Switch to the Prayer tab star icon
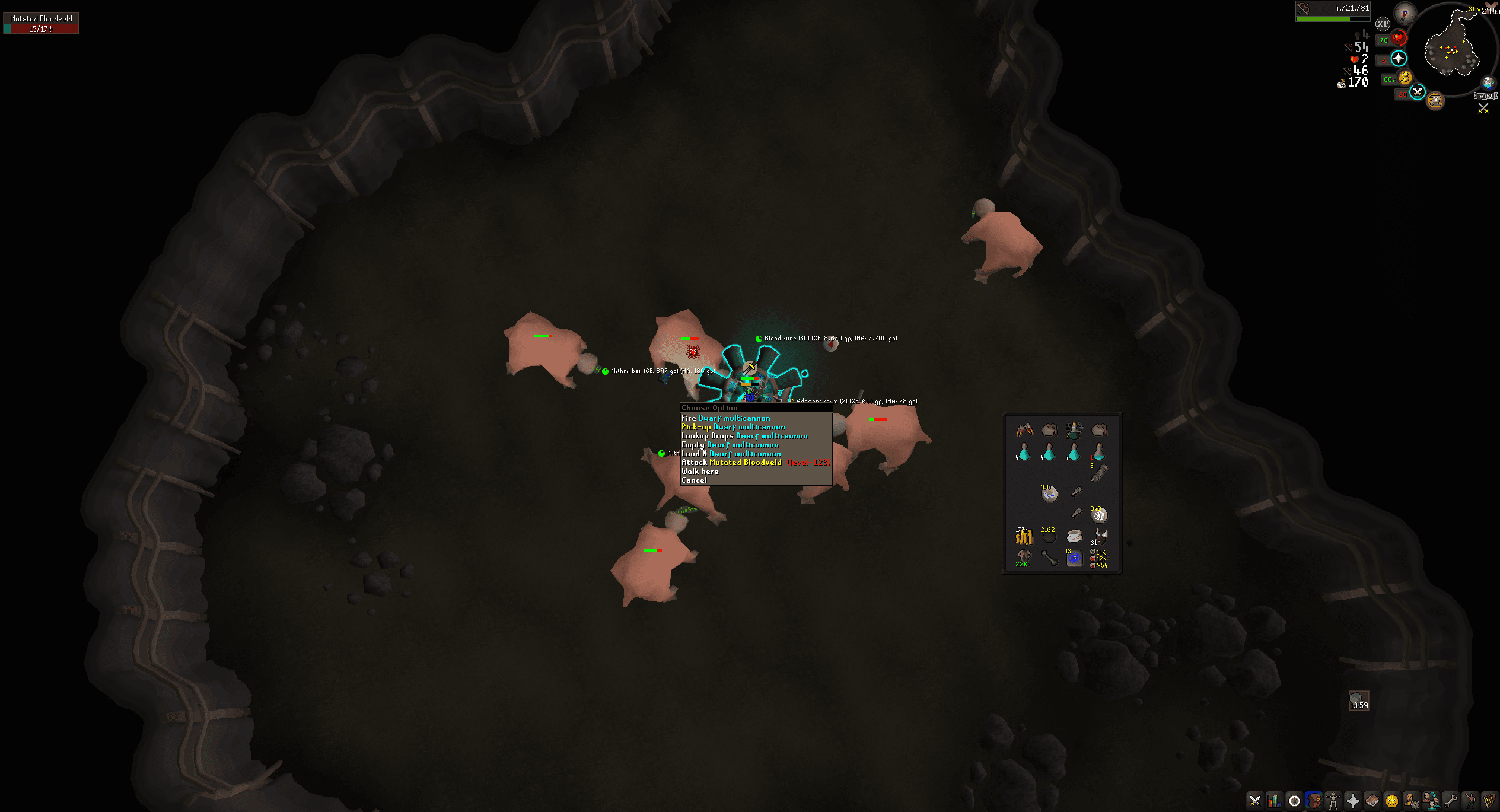Viewport: 1500px width, 812px height. 1353,800
